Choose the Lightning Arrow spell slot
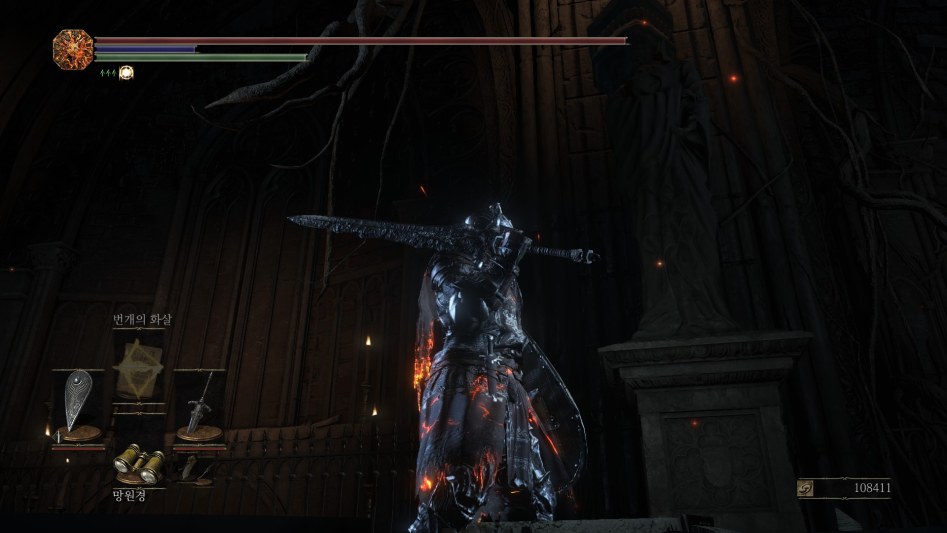The height and width of the screenshot is (533, 947). pos(138,367)
